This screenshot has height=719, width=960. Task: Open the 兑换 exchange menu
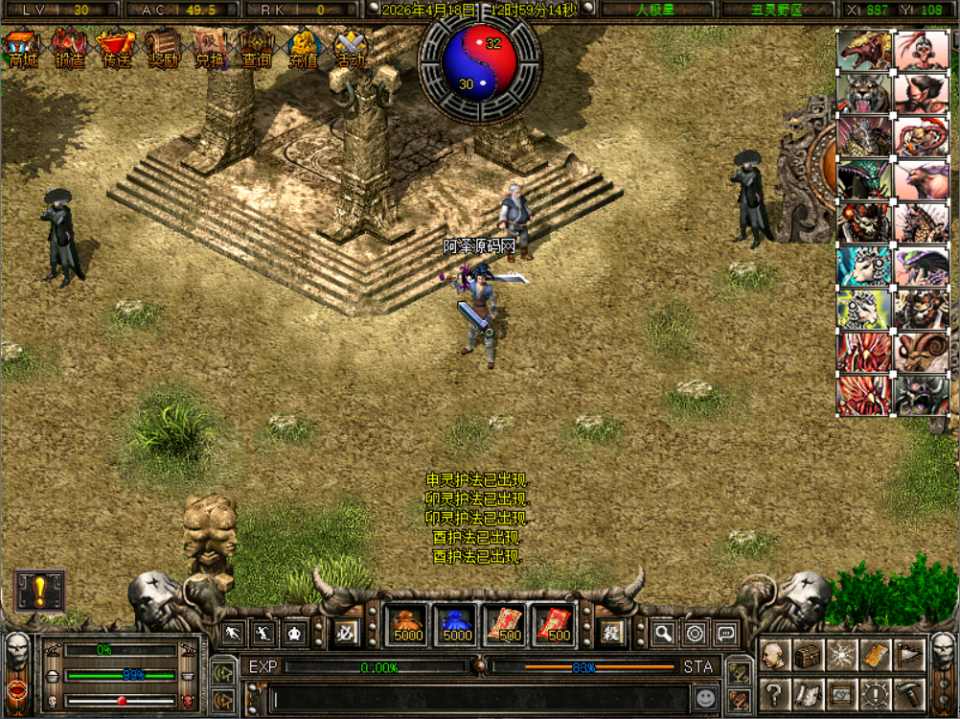click(x=210, y=47)
